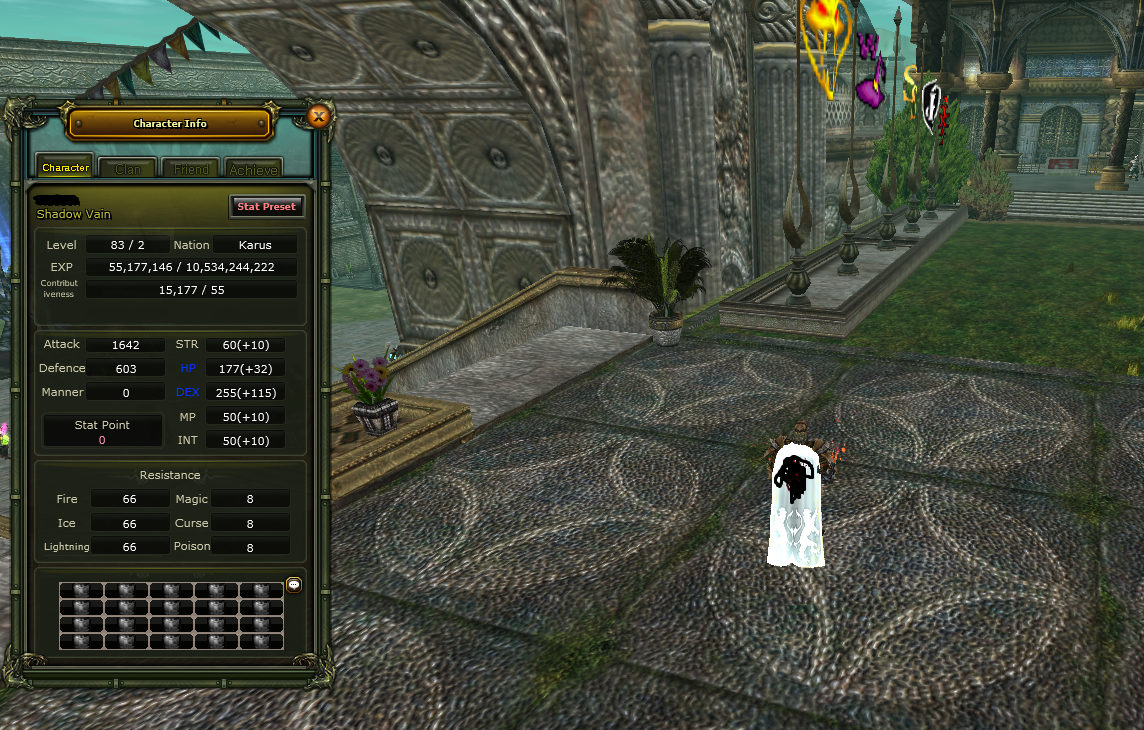The height and width of the screenshot is (730, 1144).
Task: Open the Friend tab
Action: tap(191, 169)
